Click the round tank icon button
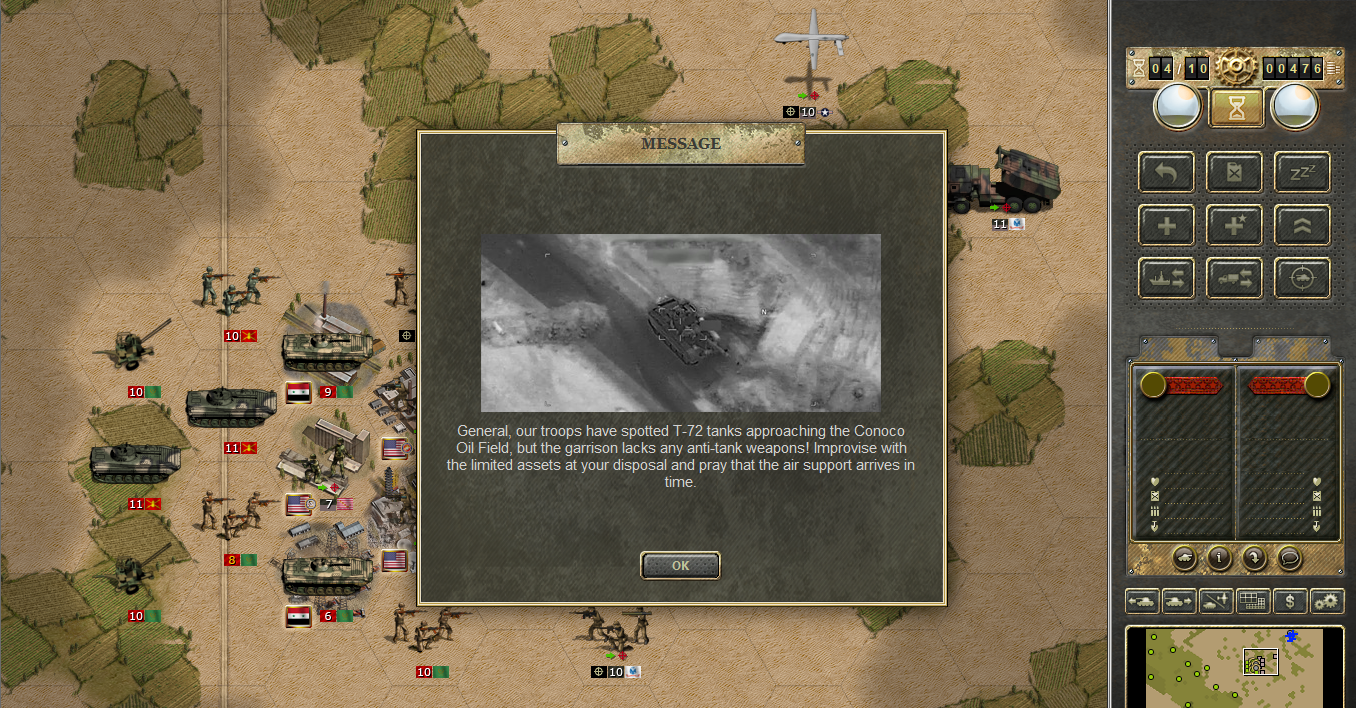 coord(1184,558)
